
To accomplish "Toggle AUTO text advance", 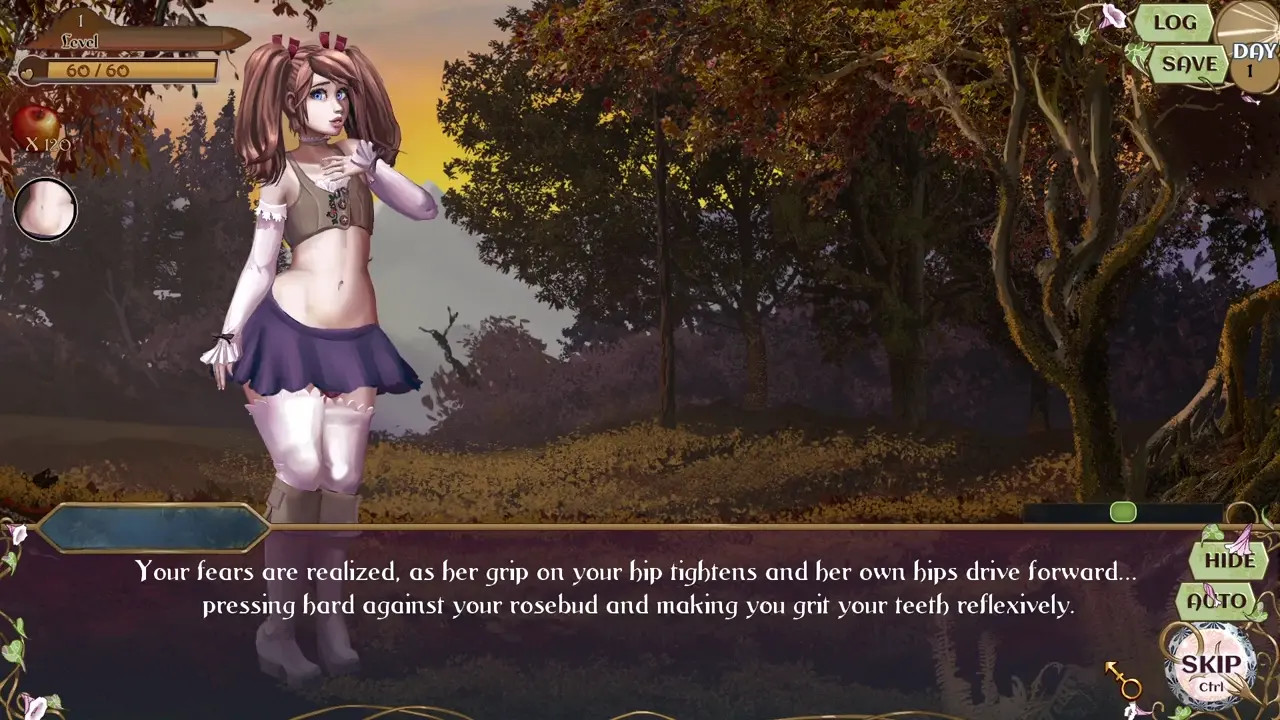I will coord(1217,602).
